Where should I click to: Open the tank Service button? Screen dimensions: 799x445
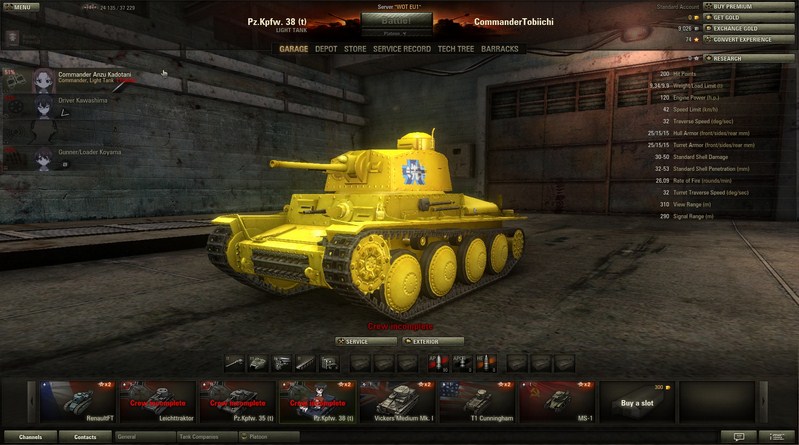point(366,341)
